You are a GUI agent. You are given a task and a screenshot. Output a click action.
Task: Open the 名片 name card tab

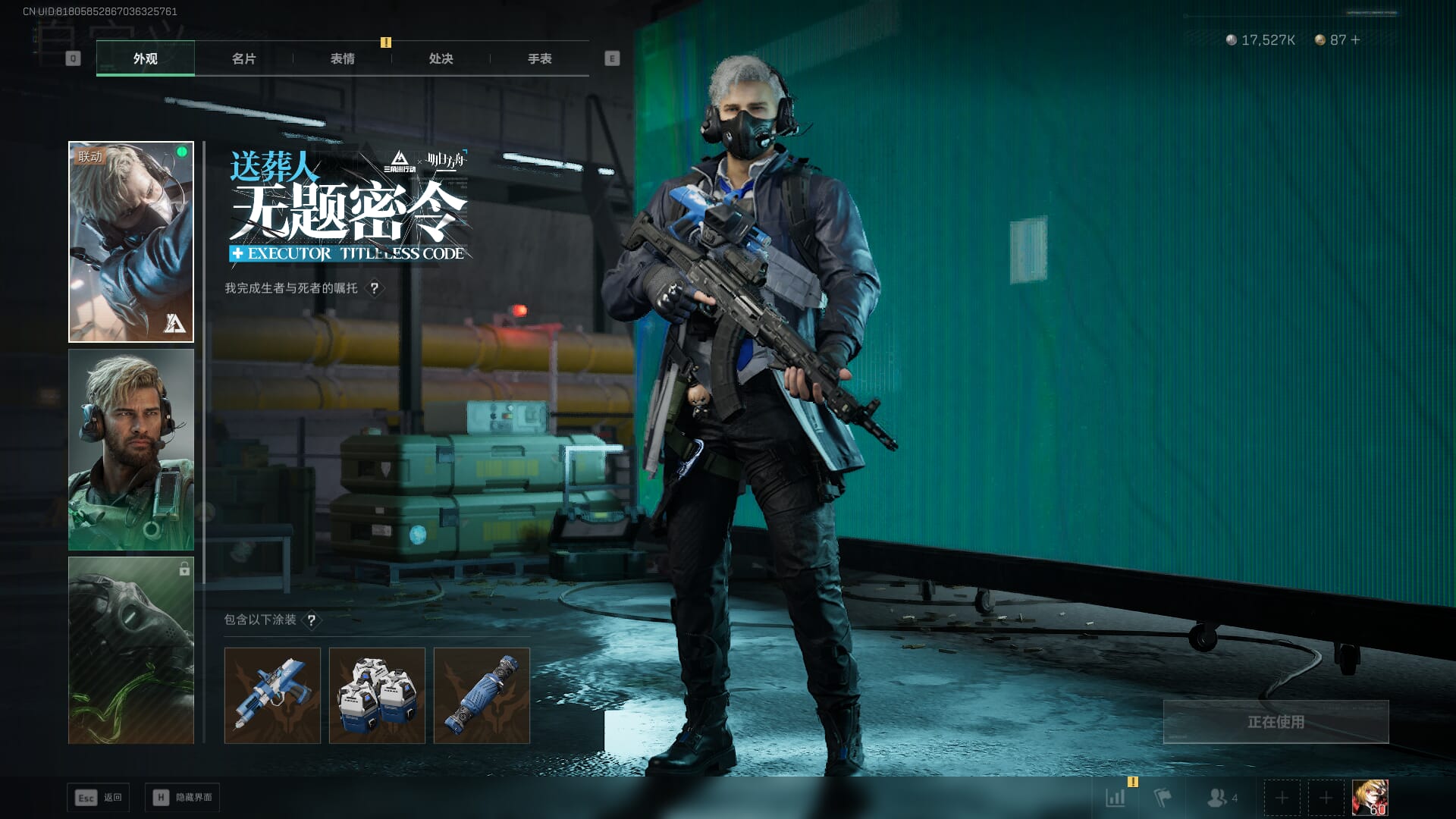tap(243, 58)
